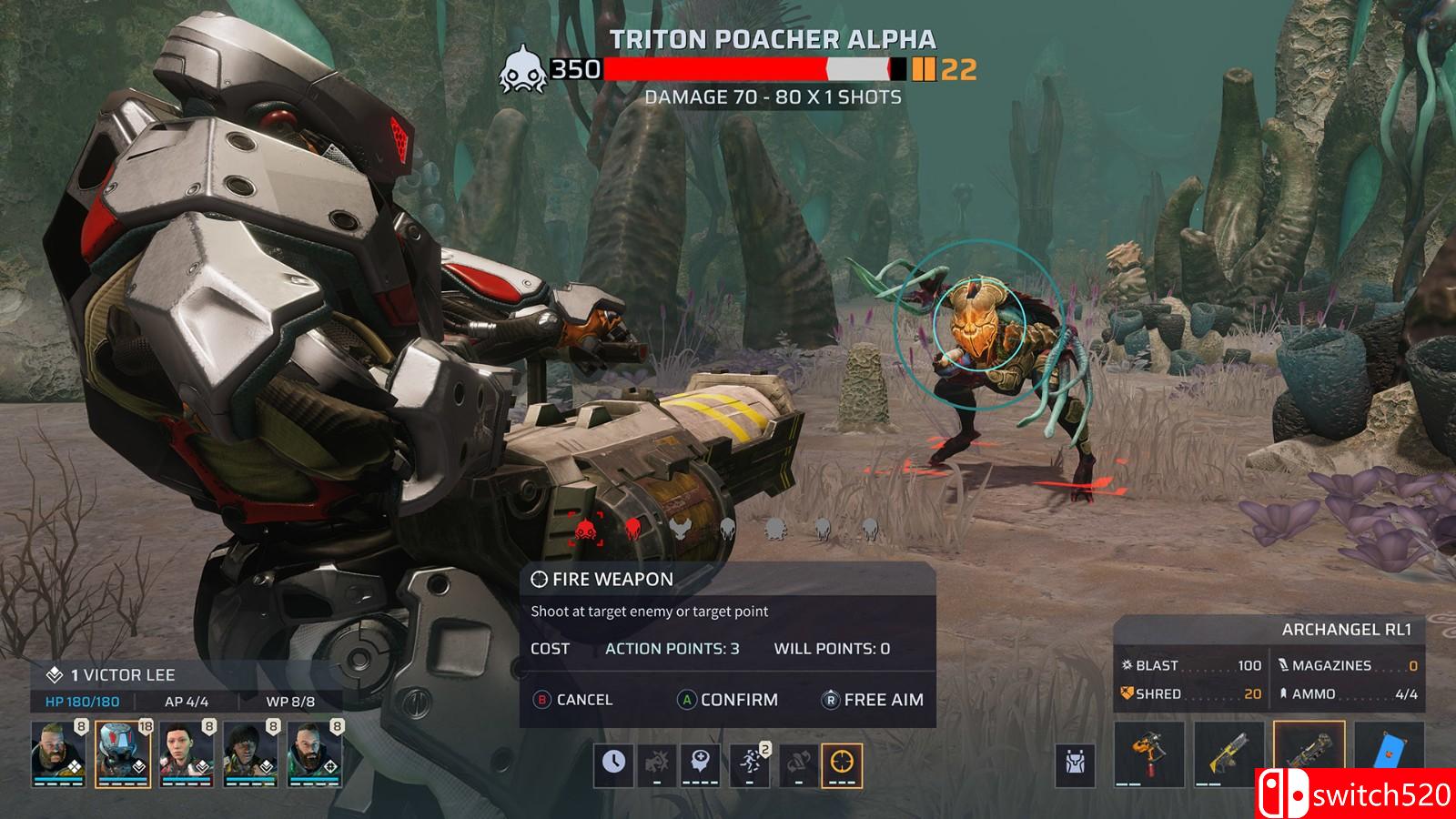Image resolution: width=1456 pixels, height=819 pixels.
Task: Select the bald bearded soldier portrait
Action: click(x=58, y=753)
